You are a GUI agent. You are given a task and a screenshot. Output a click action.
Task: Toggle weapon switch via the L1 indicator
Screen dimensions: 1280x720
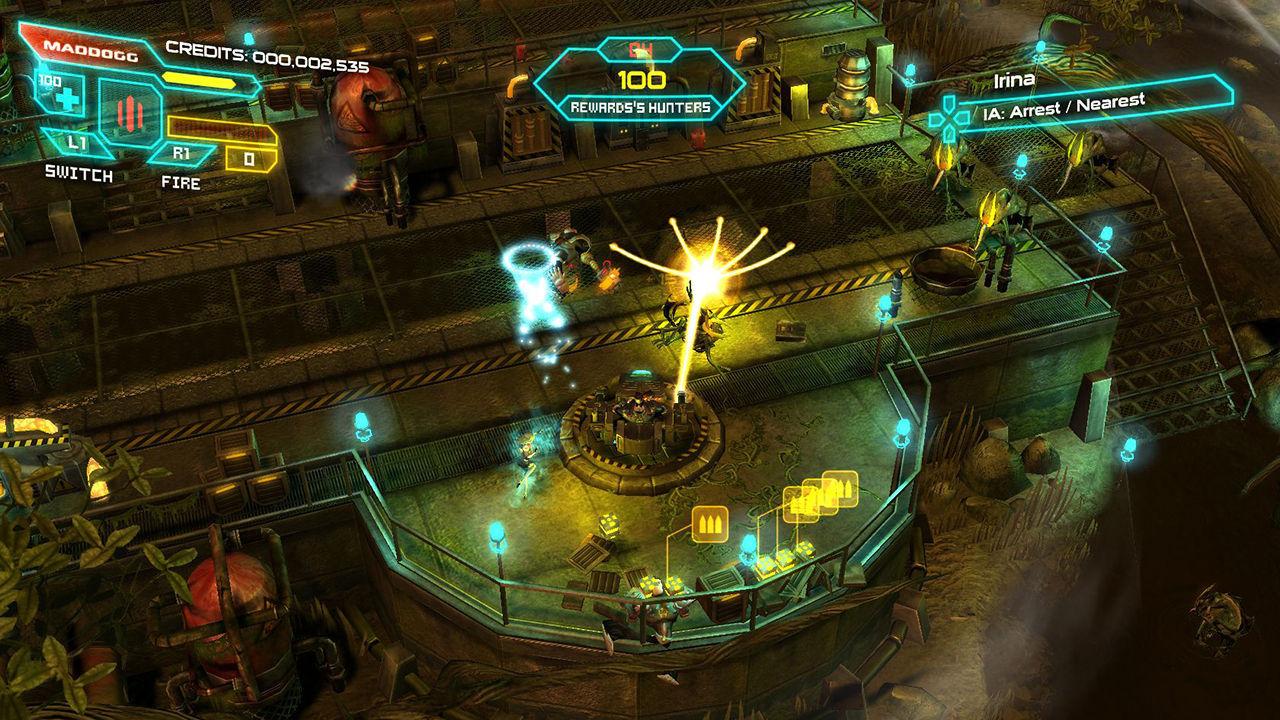[77, 142]
